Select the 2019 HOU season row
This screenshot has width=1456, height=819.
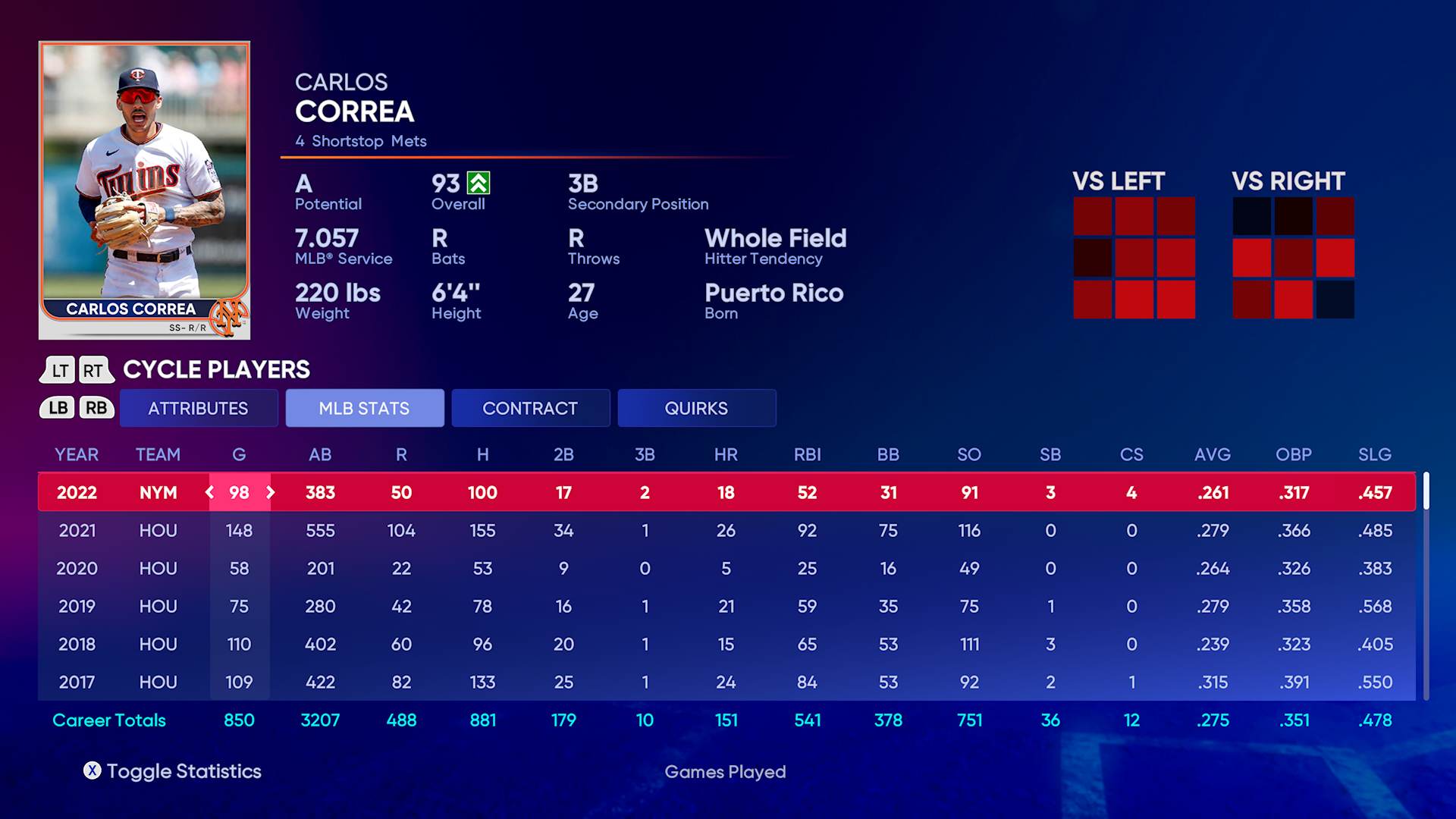[726, 606]
